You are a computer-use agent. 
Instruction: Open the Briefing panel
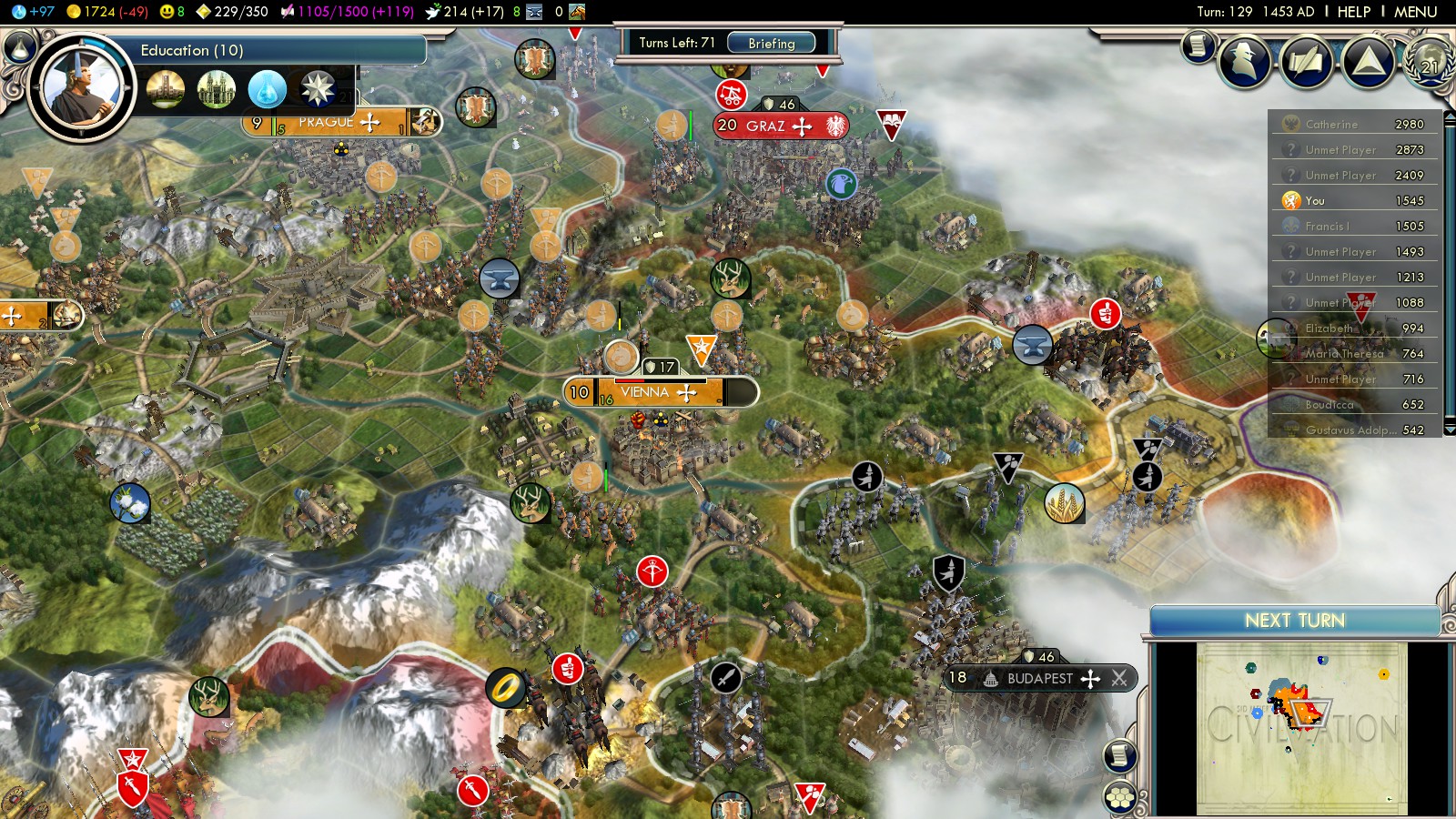pos(771,43)
